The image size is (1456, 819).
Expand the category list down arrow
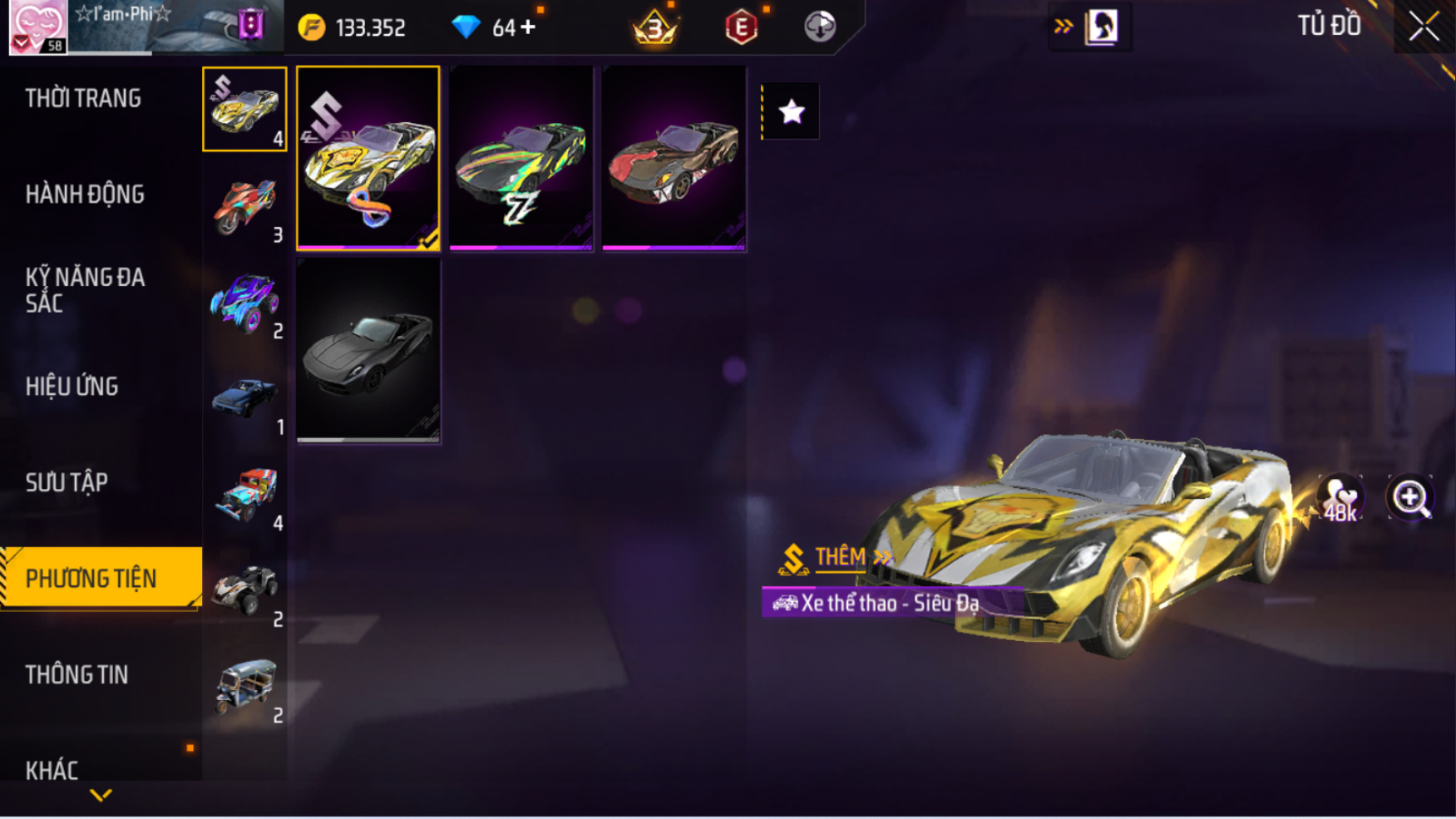101,796
